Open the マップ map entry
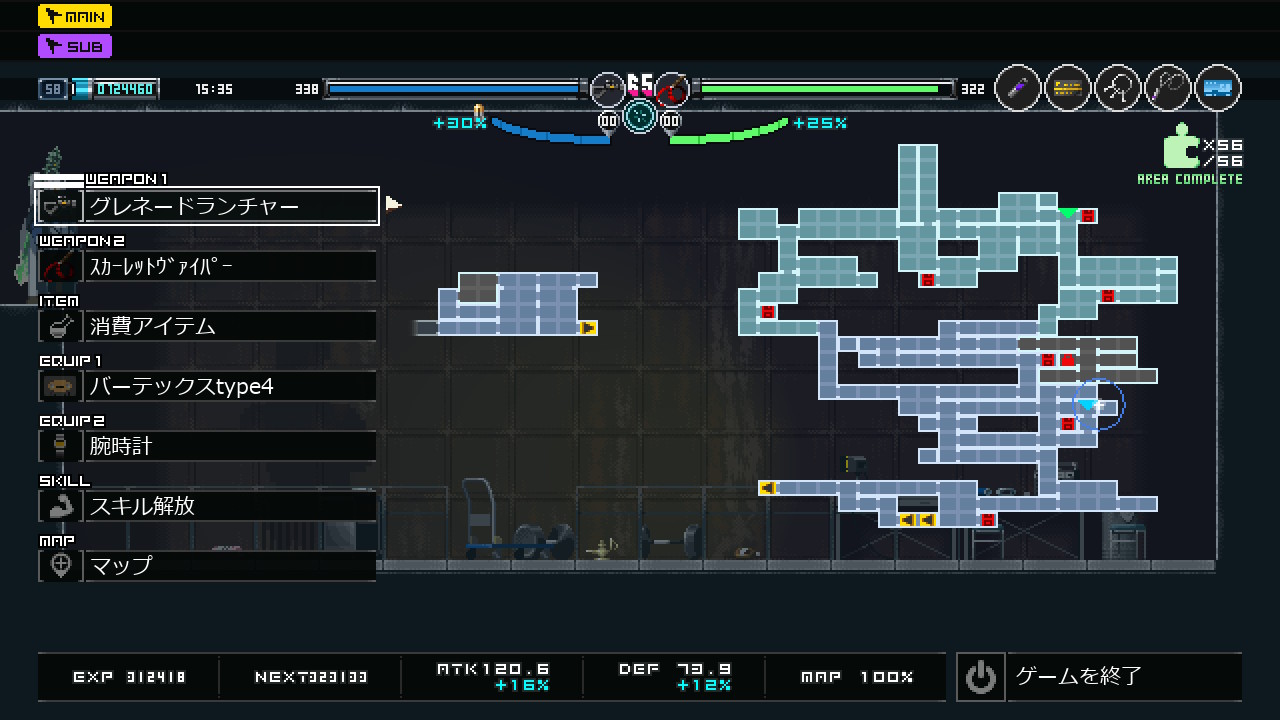Viewport: 1280px width, 720px height. click(208, 566)
